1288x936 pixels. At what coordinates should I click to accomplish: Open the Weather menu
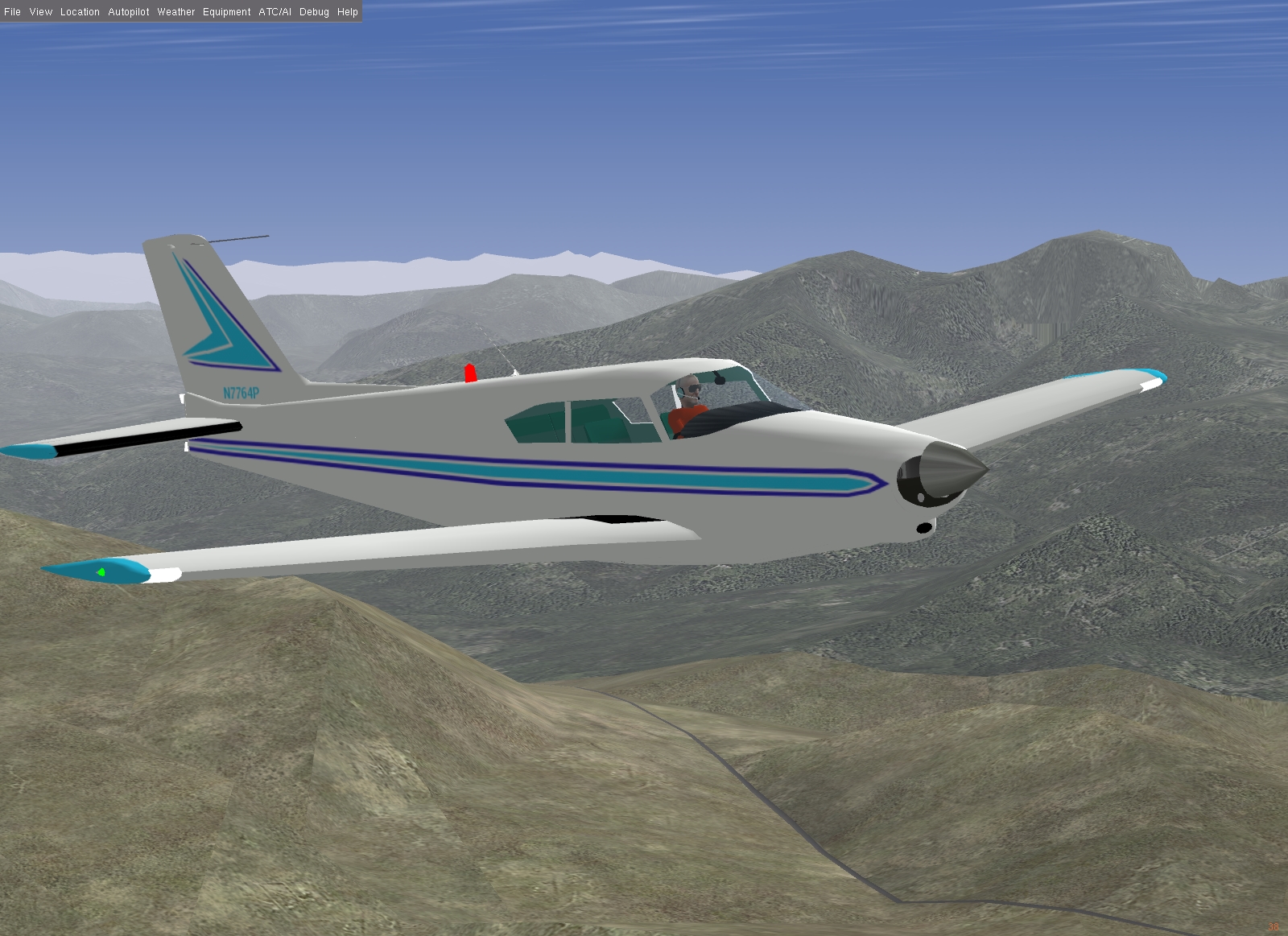click(x=176, y=12)
